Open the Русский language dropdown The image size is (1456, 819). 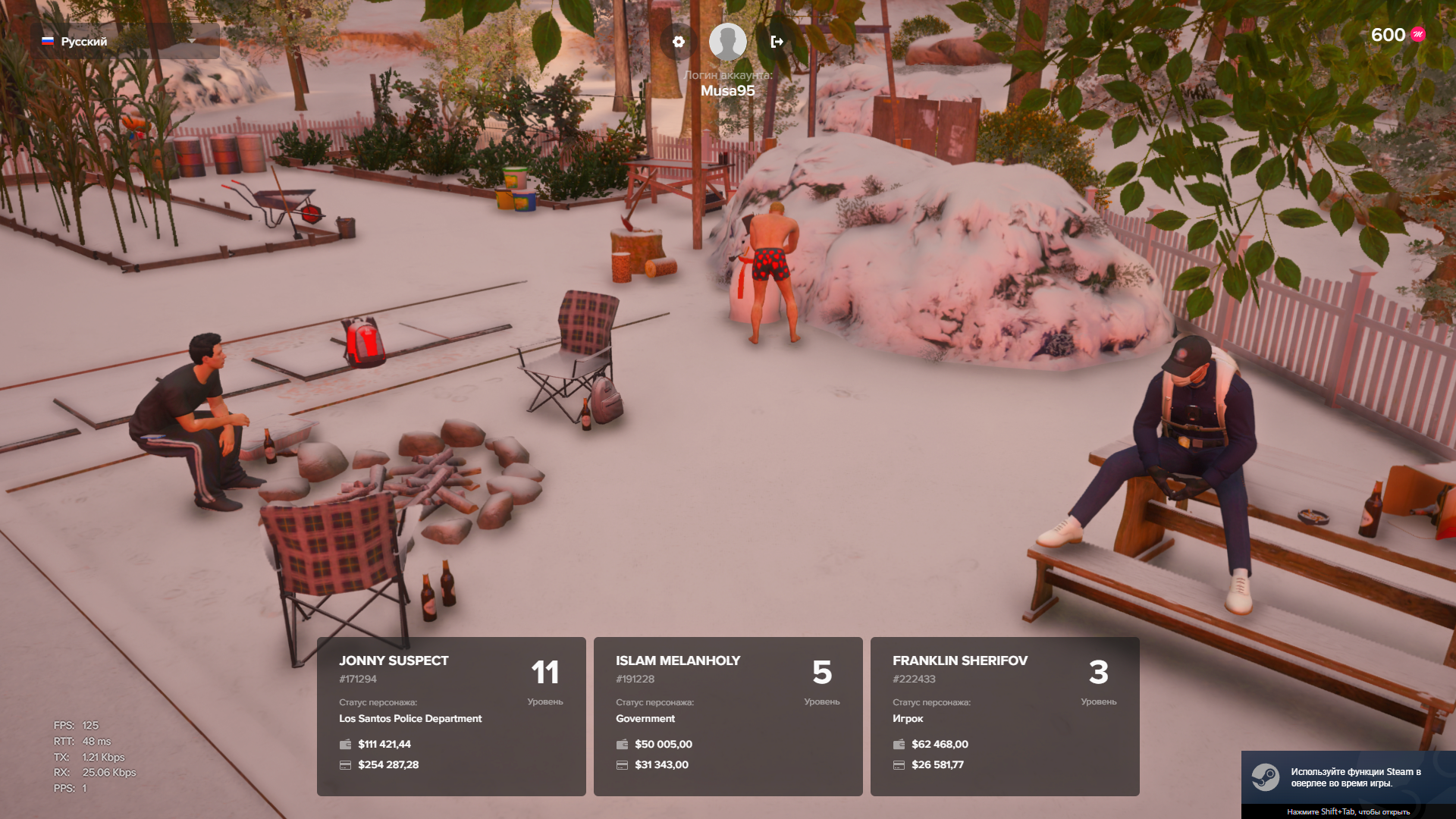pos(124,41)
